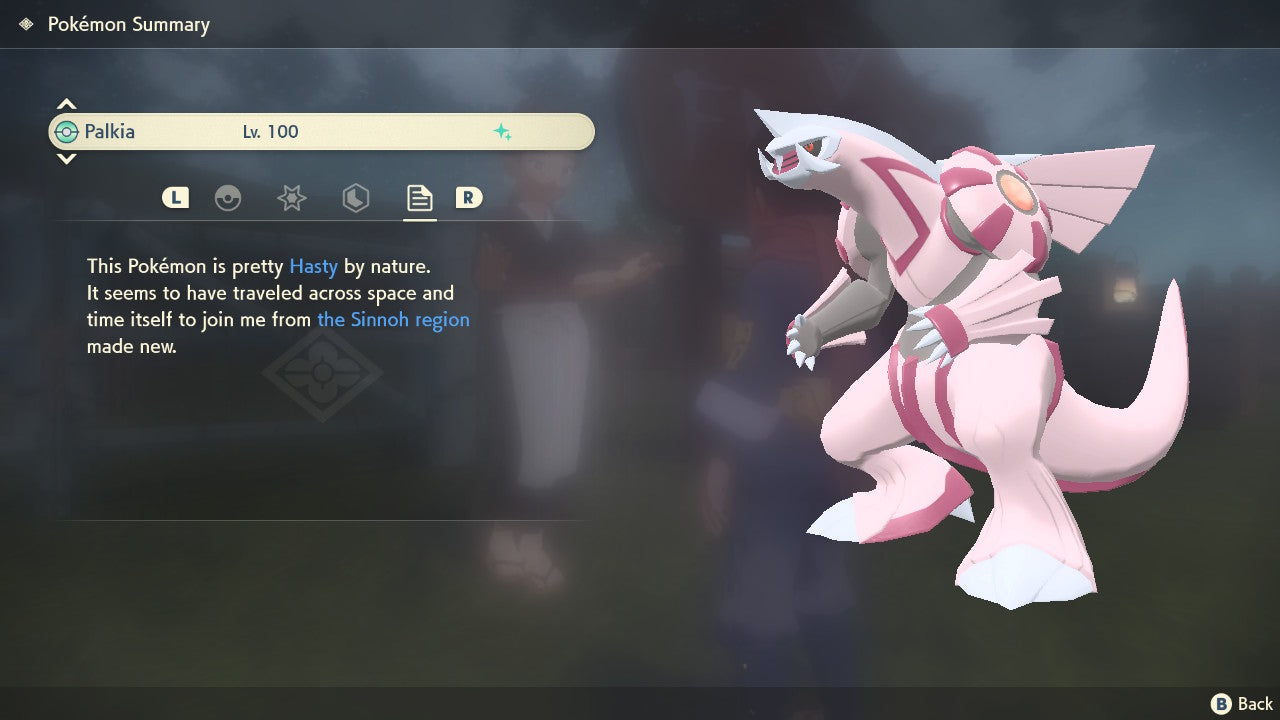Open the moves star tab icon
The image size is (1280, 720).
click(292, 198)
